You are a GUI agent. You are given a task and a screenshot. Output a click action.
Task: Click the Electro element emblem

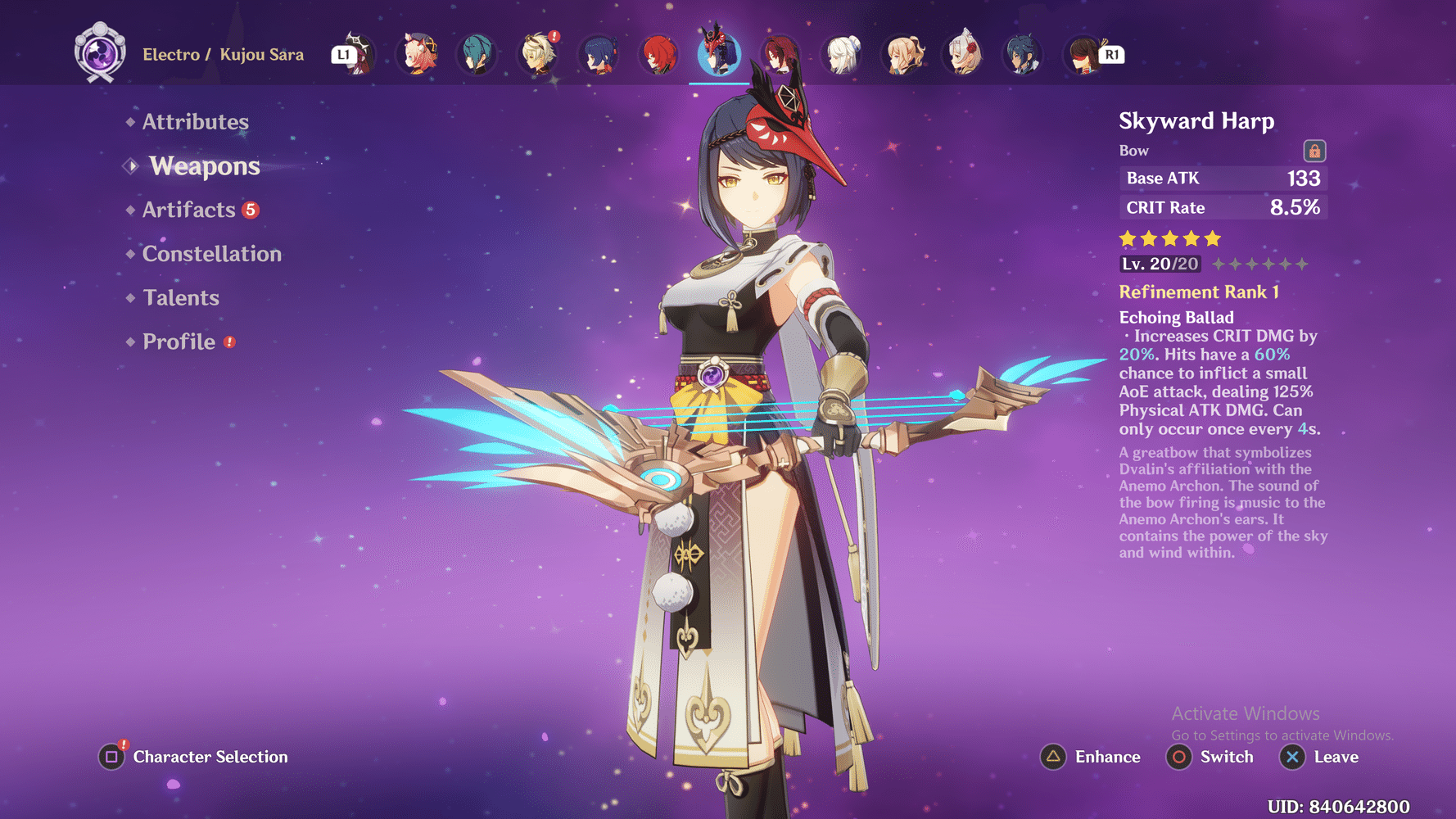point(100,54)
